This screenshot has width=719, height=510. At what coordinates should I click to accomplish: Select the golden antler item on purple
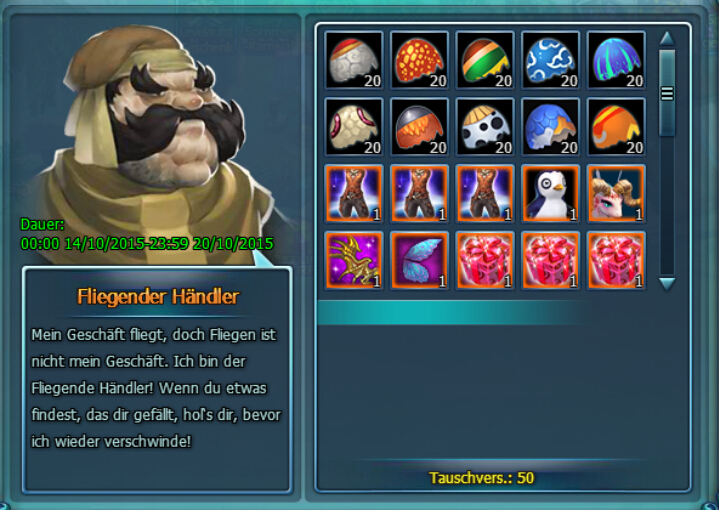[x=353, y=261]
